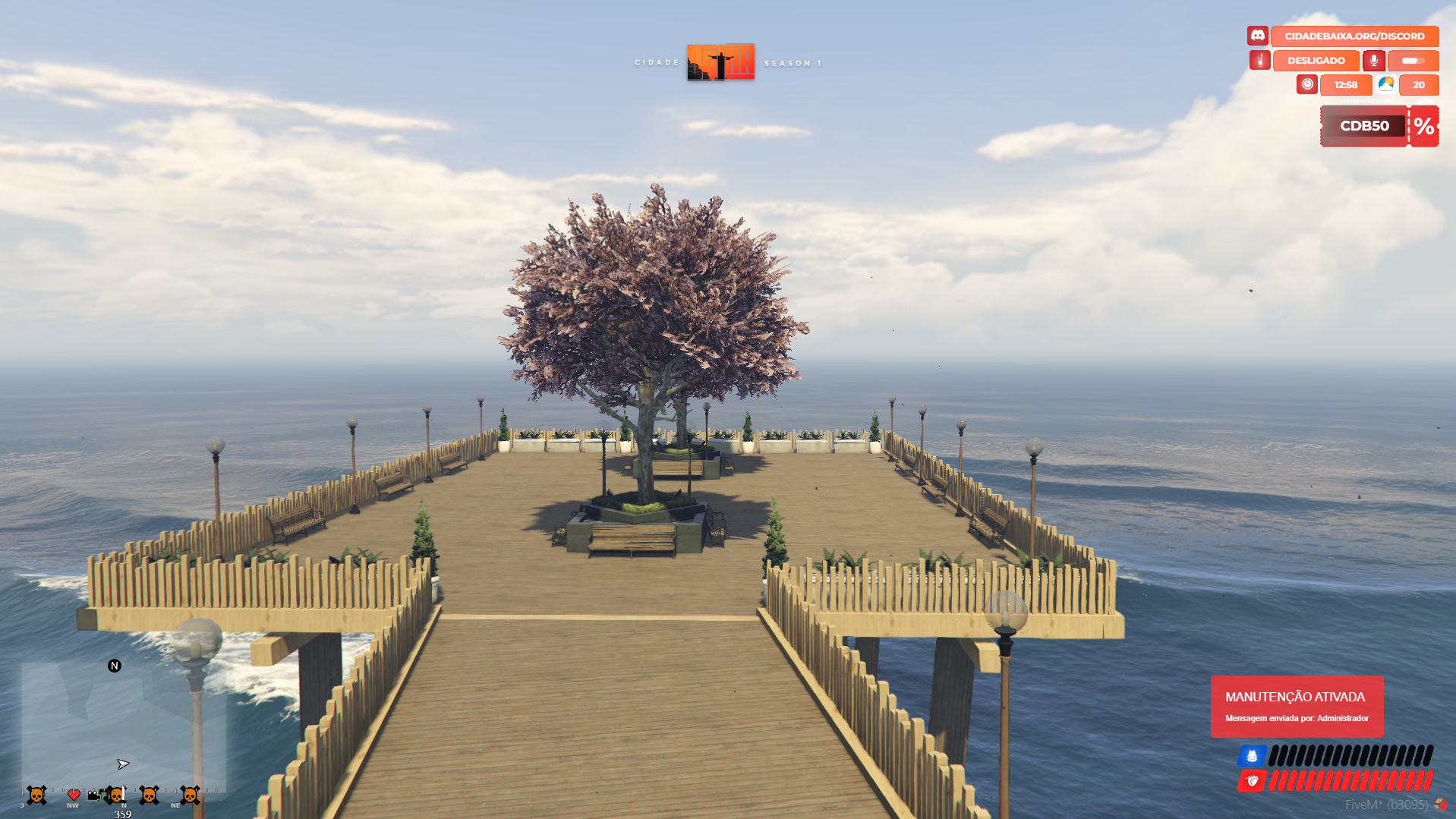Click the Discord logo icon

(1257, 36)
